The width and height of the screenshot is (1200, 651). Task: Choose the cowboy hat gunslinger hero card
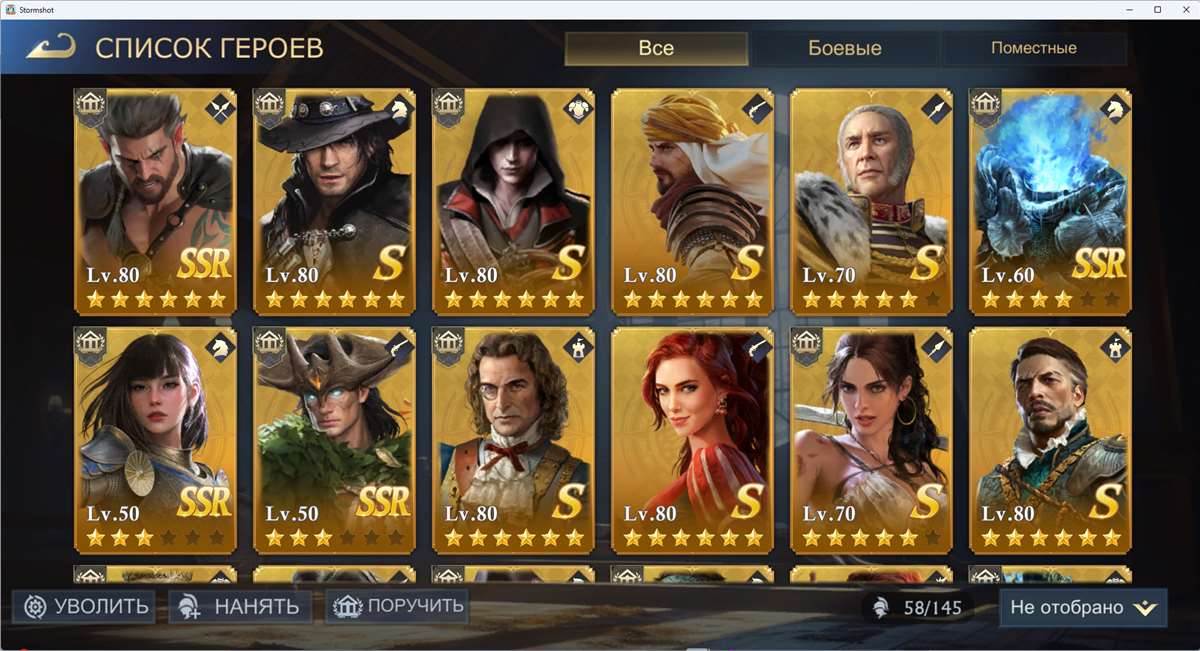pyautogui.click(x=335, y=200)
